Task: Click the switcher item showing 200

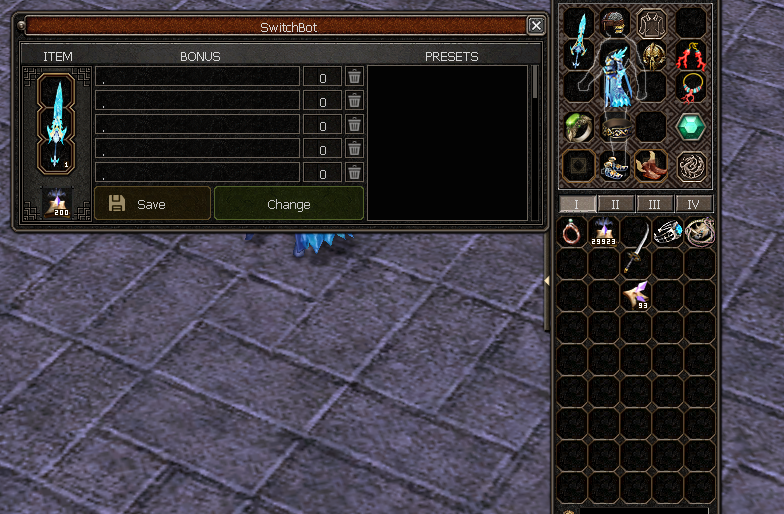Action: (x=56, y=203)
